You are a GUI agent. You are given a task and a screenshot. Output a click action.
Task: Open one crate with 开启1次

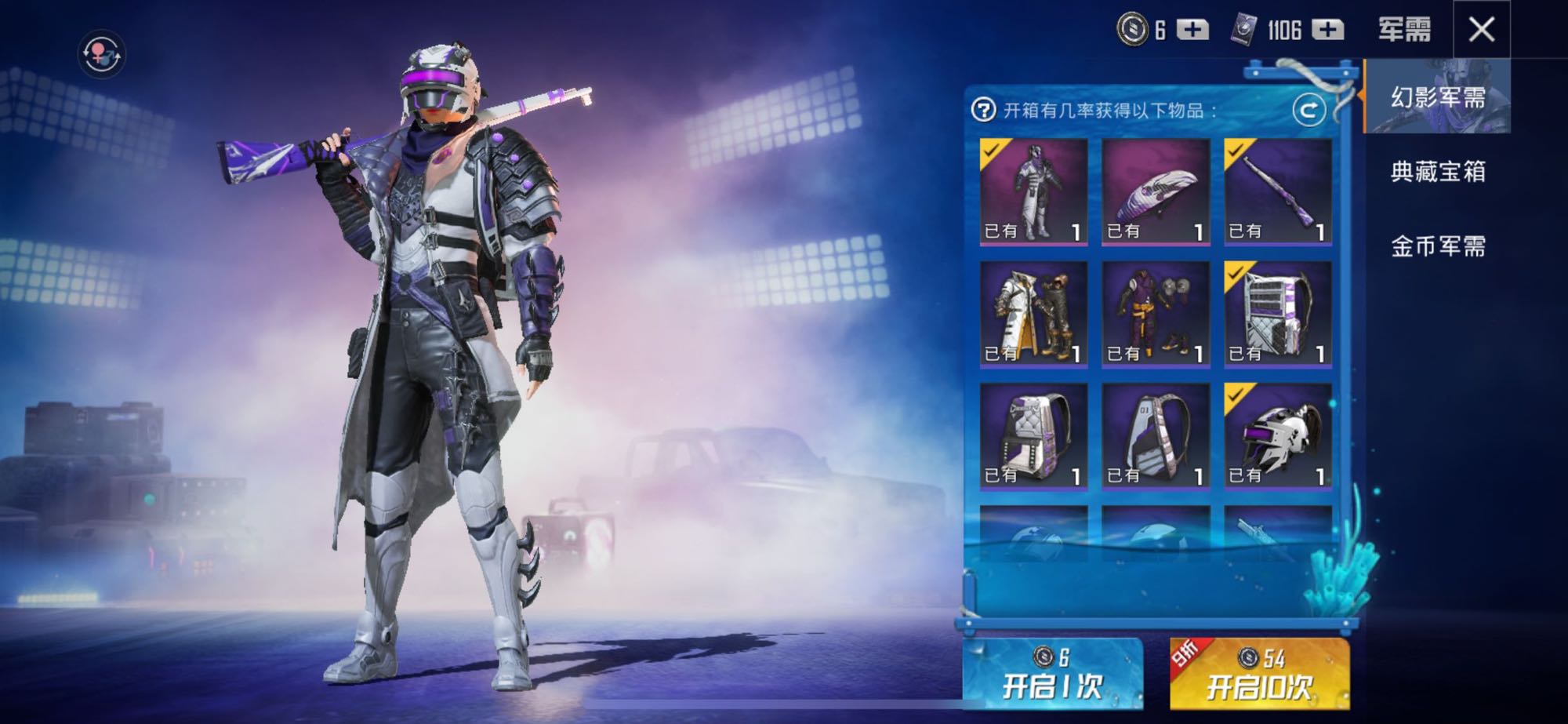(x=1051, y=674)
